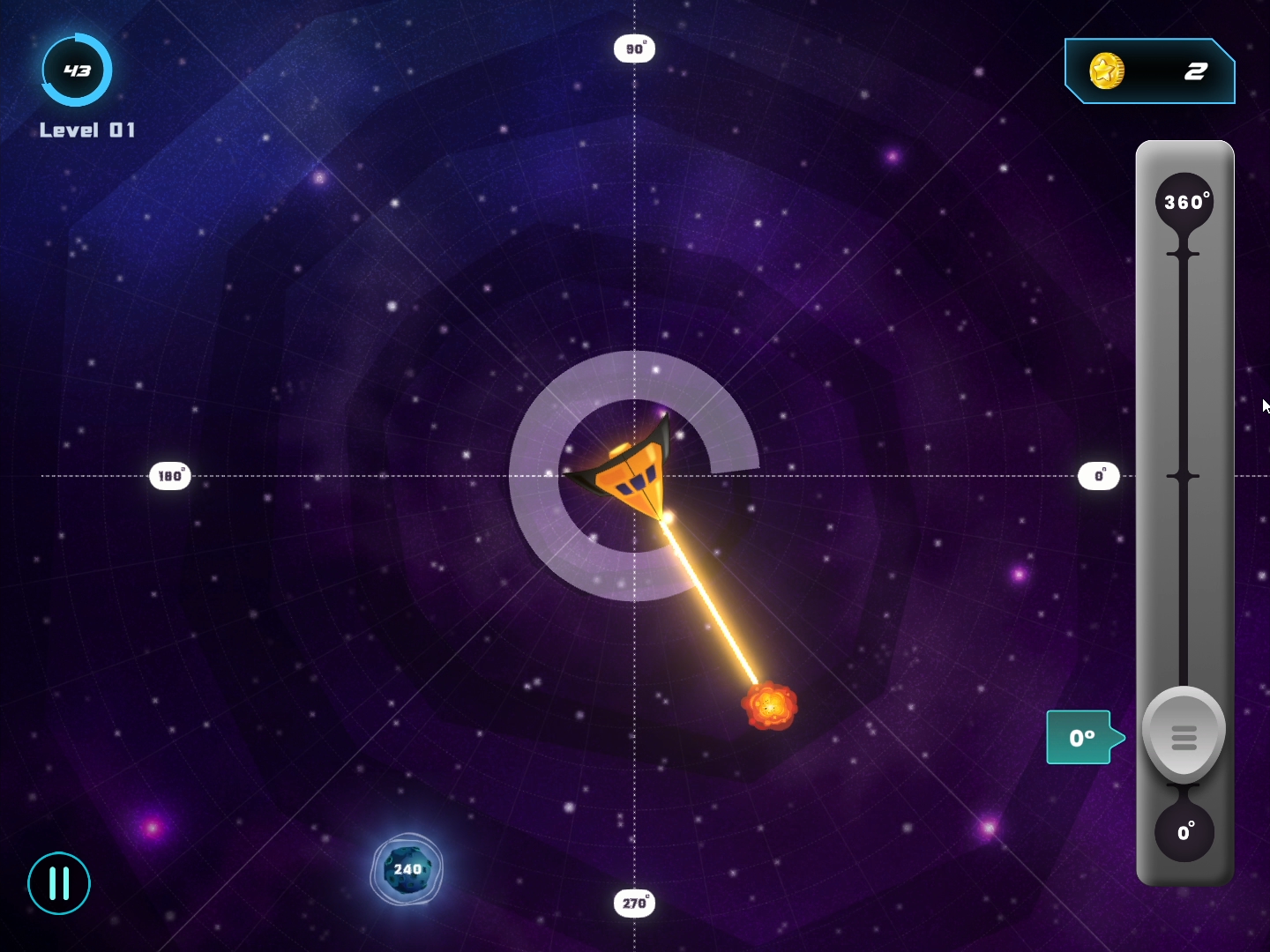Click the 0° marker on the right edge
This screenshot has height=952, width=1270.
coord(1098,475)
